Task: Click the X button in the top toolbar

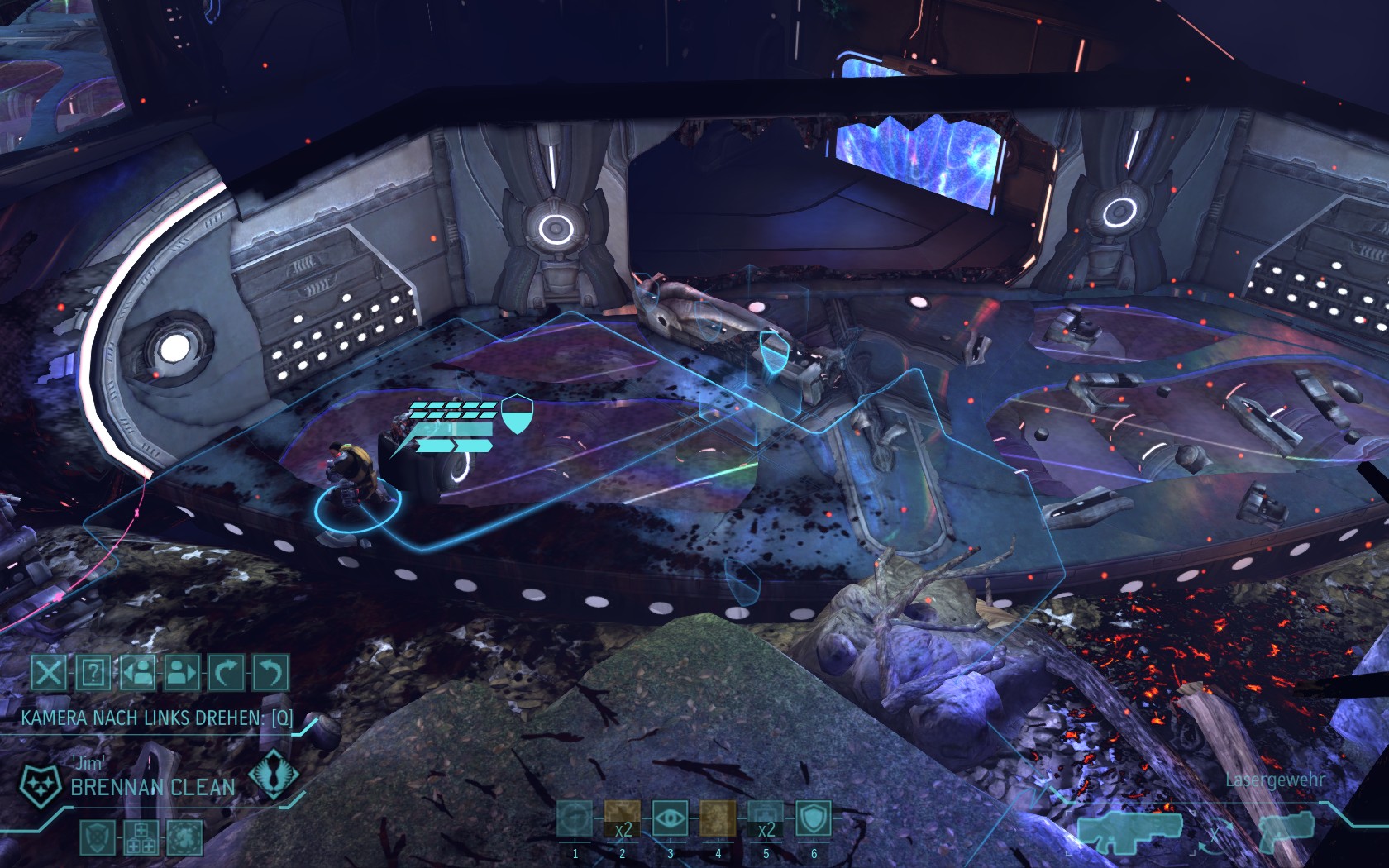Action: coord(50,673)
